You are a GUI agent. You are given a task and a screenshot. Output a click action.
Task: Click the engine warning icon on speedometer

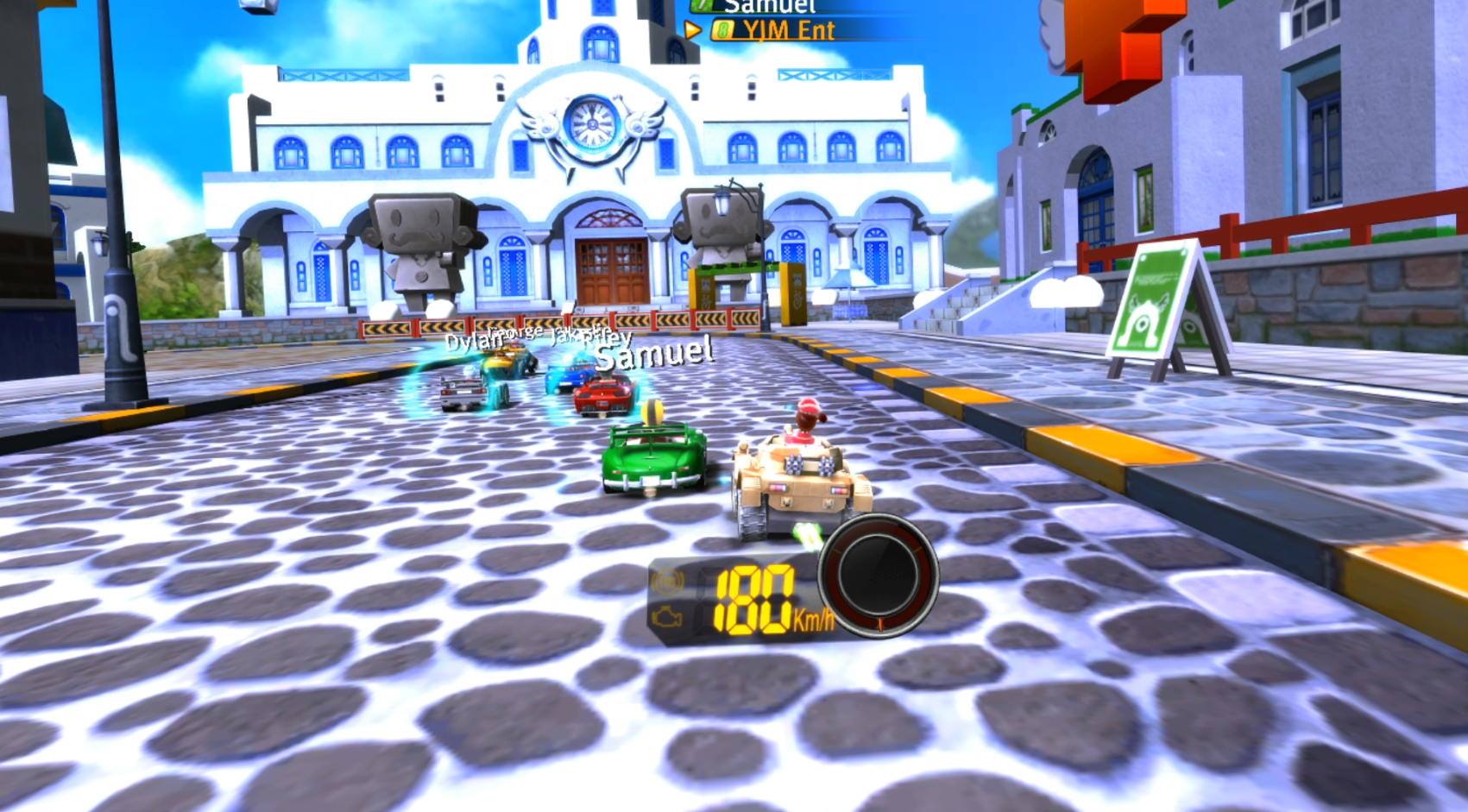pyautogui.click(x=667, y=616)
